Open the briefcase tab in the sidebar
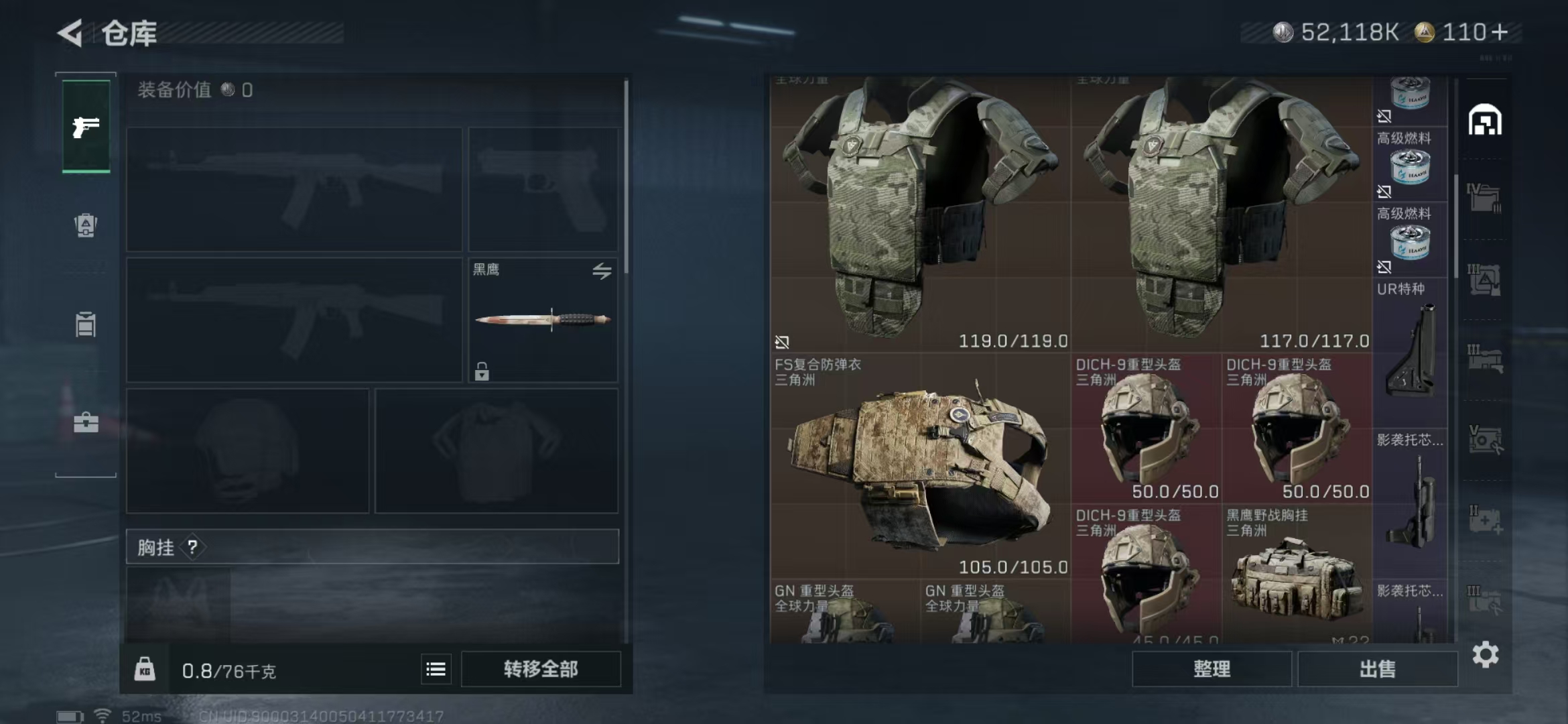This screenshot has height=724, width=1568. pyautogui.click(x=86, y=422)
